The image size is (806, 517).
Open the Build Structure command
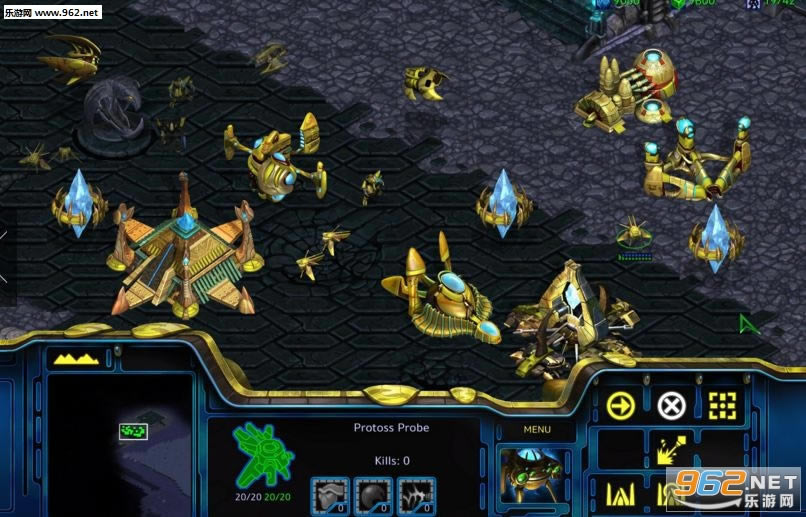[621, 492]
